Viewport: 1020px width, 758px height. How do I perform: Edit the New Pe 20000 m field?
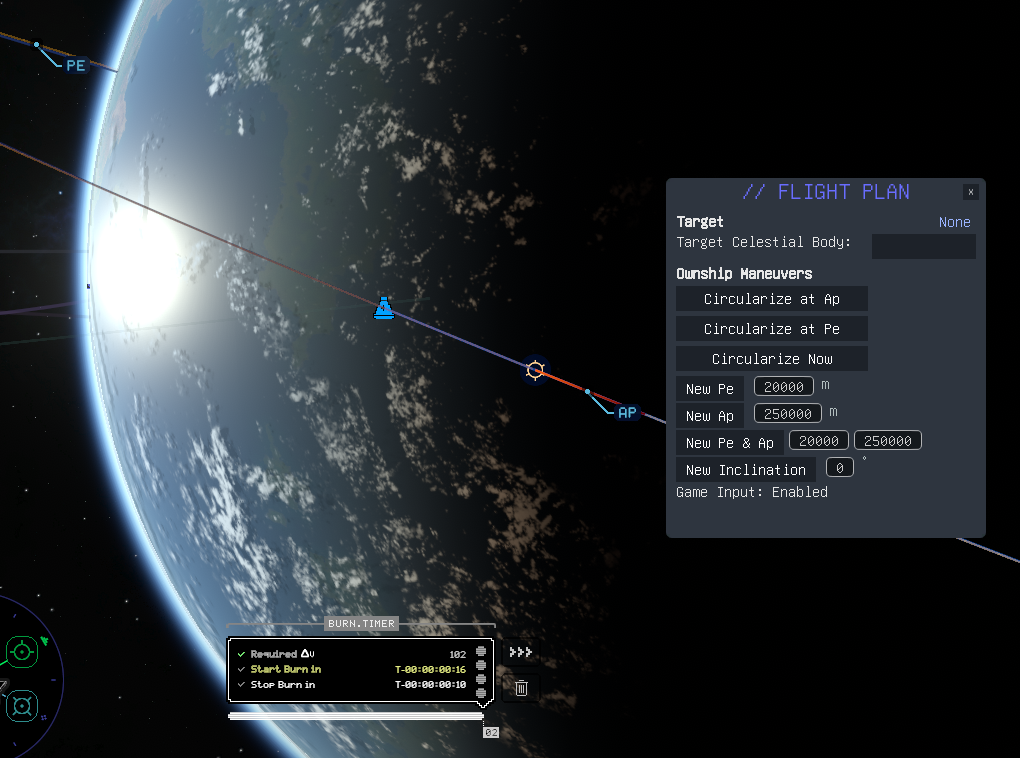coord(784,387)
